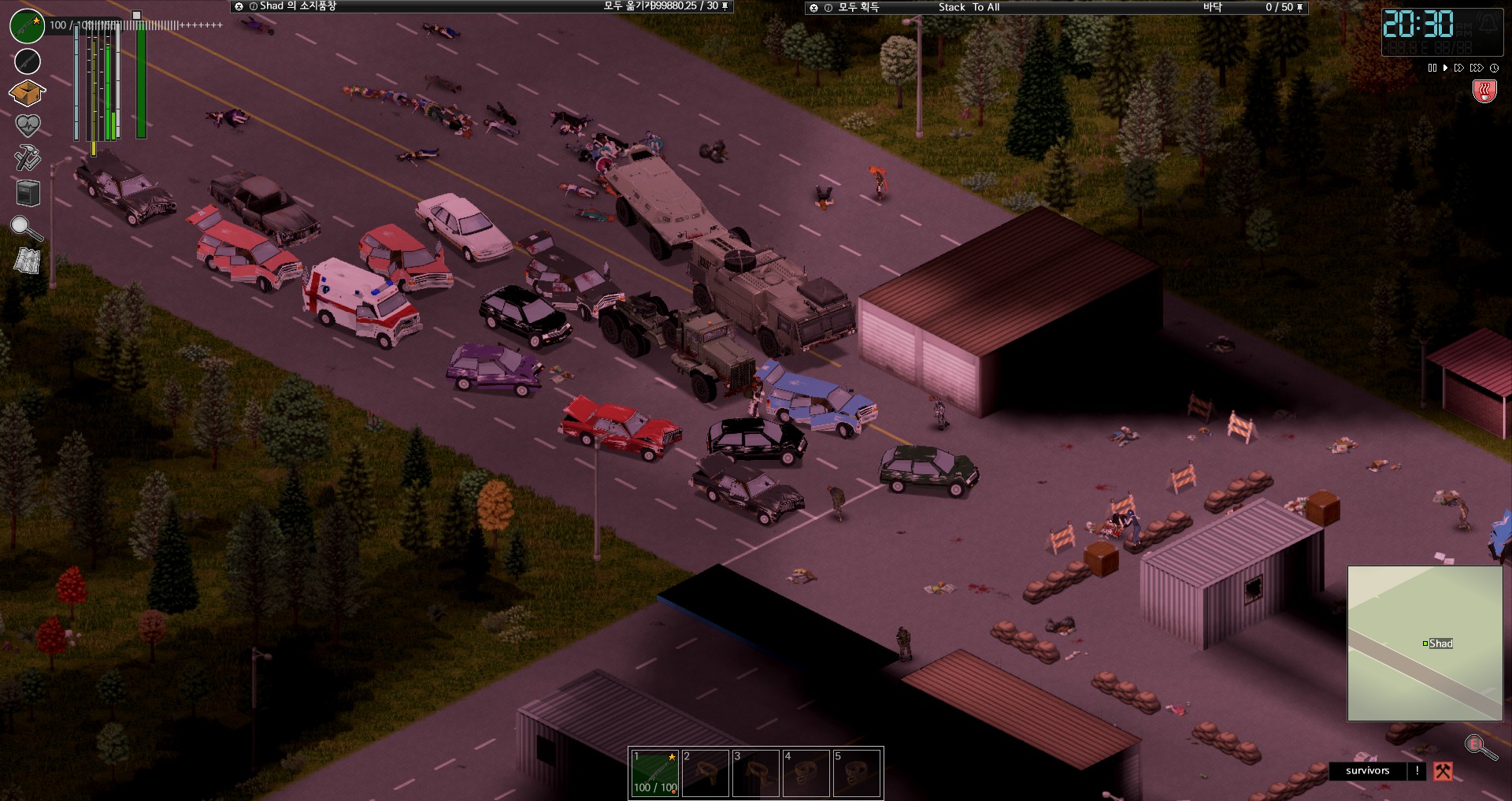Click the clock wait speed button
Viewport: 1512px width, 801px height.
1494,68
